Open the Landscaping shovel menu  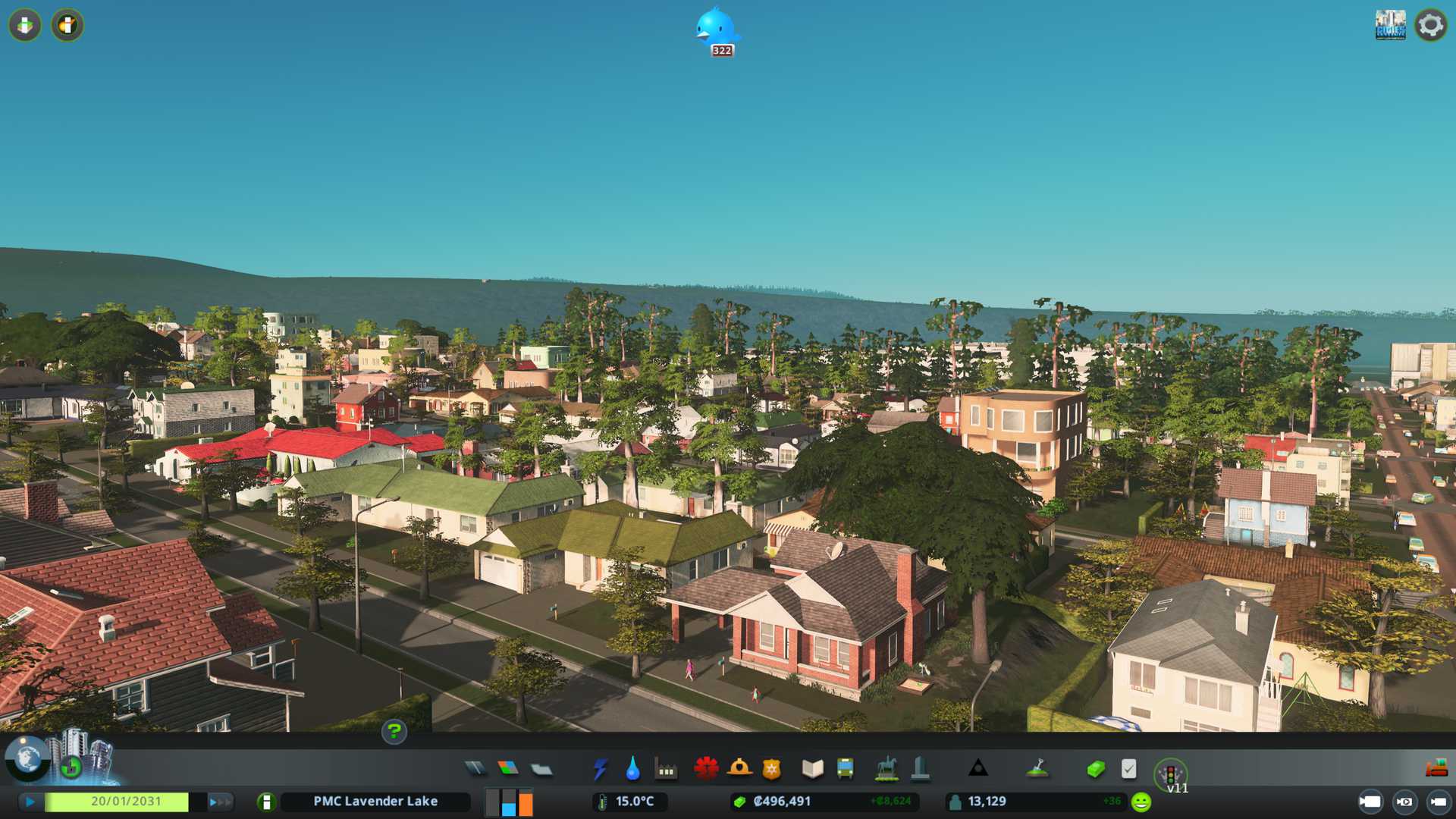point(1037,769)
